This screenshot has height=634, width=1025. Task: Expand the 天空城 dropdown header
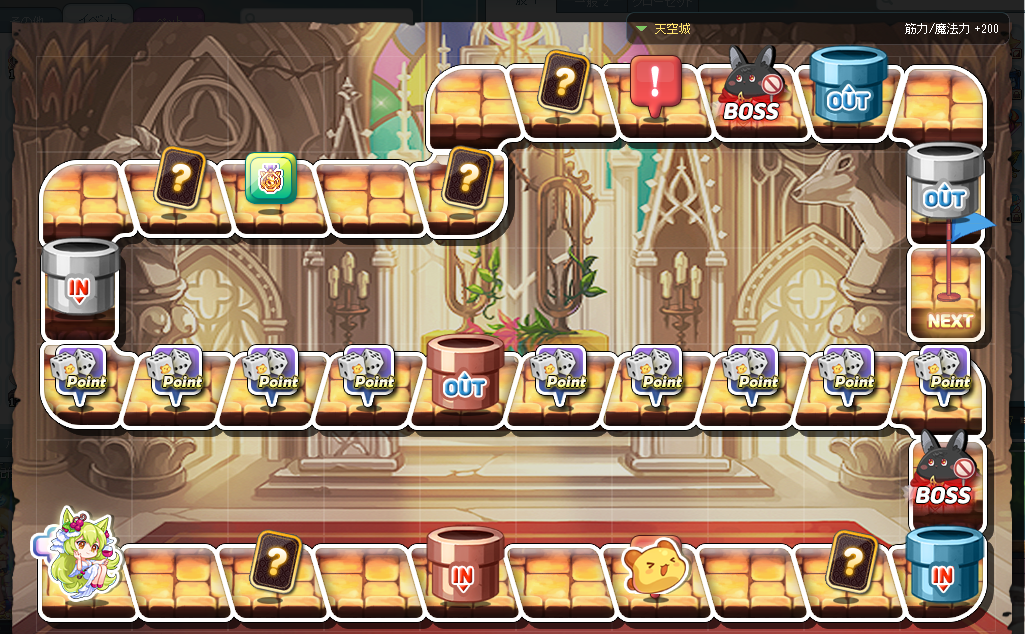662,29
